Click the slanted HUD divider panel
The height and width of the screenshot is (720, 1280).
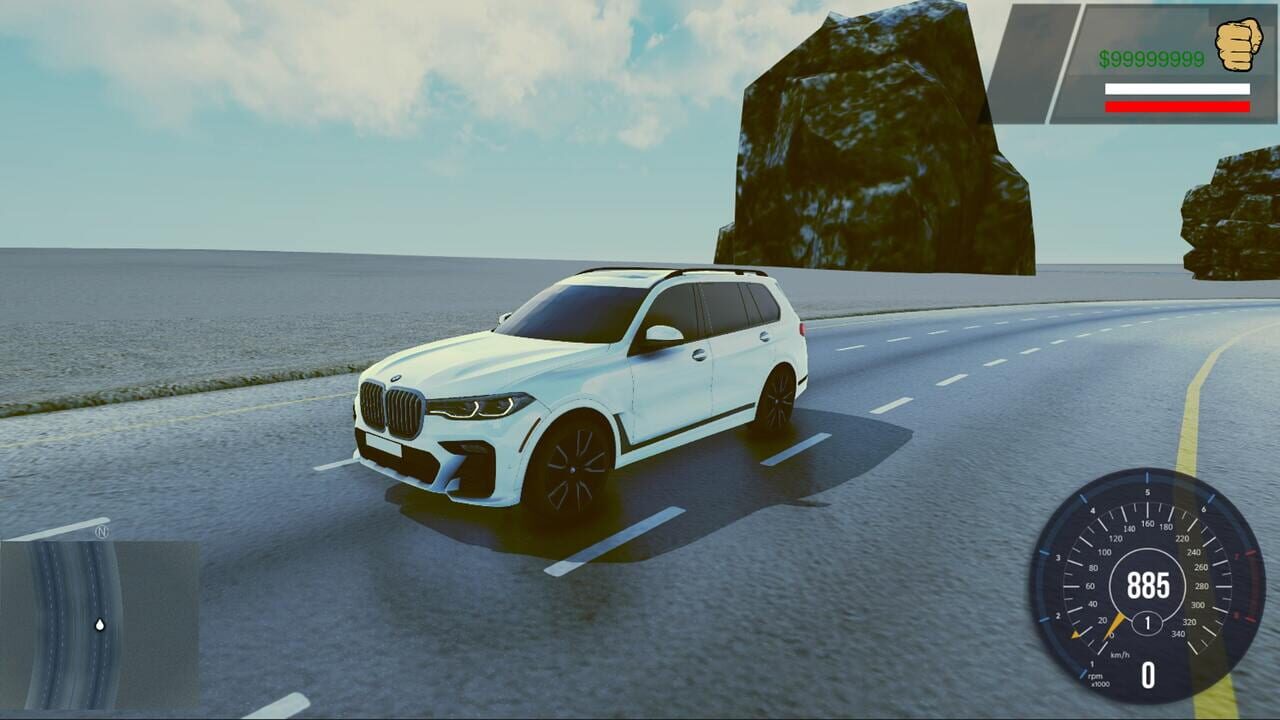click(x=1035, y=60)
